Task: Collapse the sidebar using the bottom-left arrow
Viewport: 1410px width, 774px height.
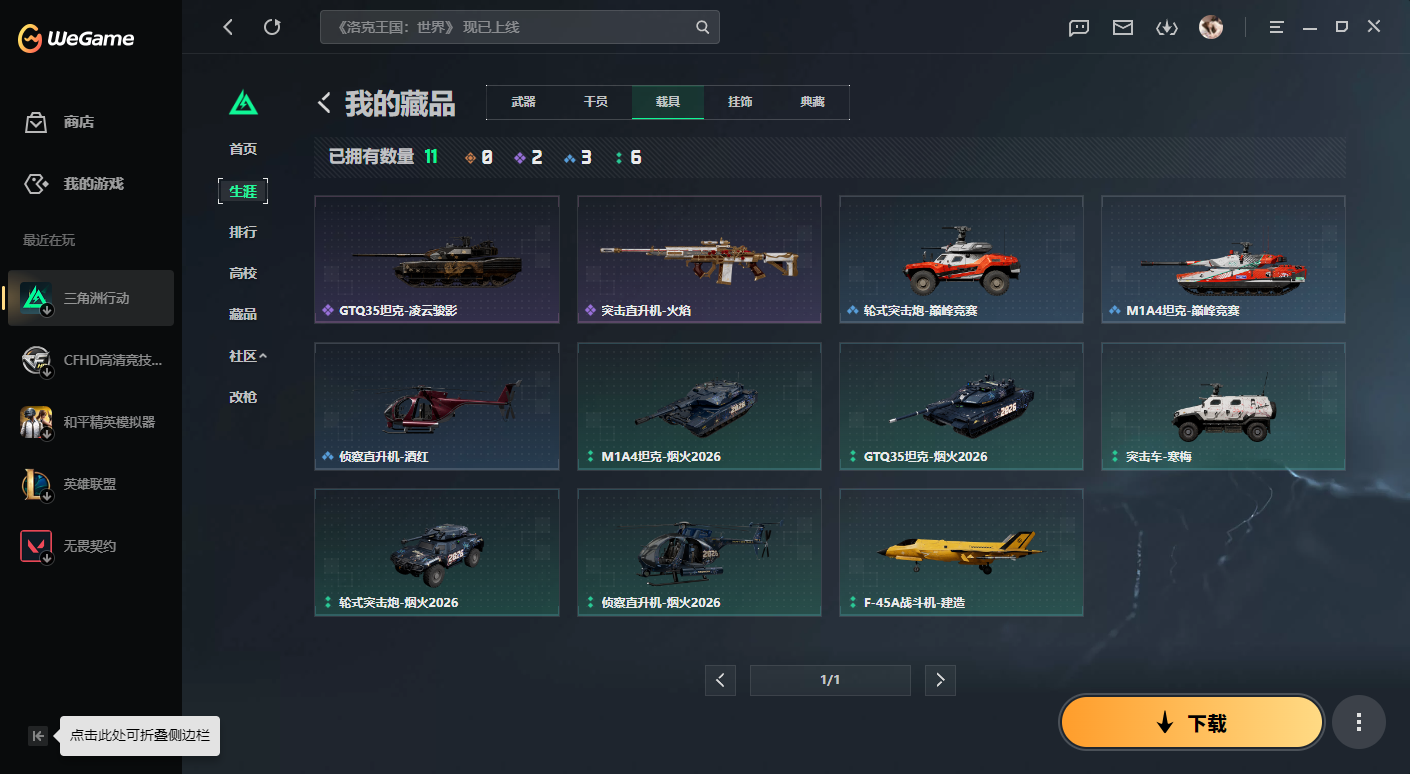Action: [x=37, y=735]
